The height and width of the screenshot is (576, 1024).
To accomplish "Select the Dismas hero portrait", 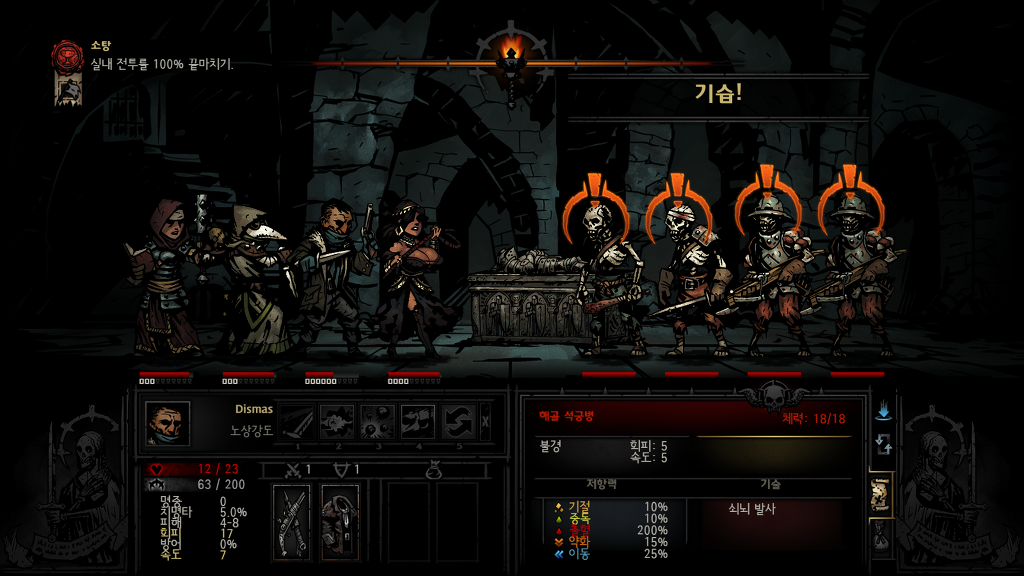I will coord(167,422).
